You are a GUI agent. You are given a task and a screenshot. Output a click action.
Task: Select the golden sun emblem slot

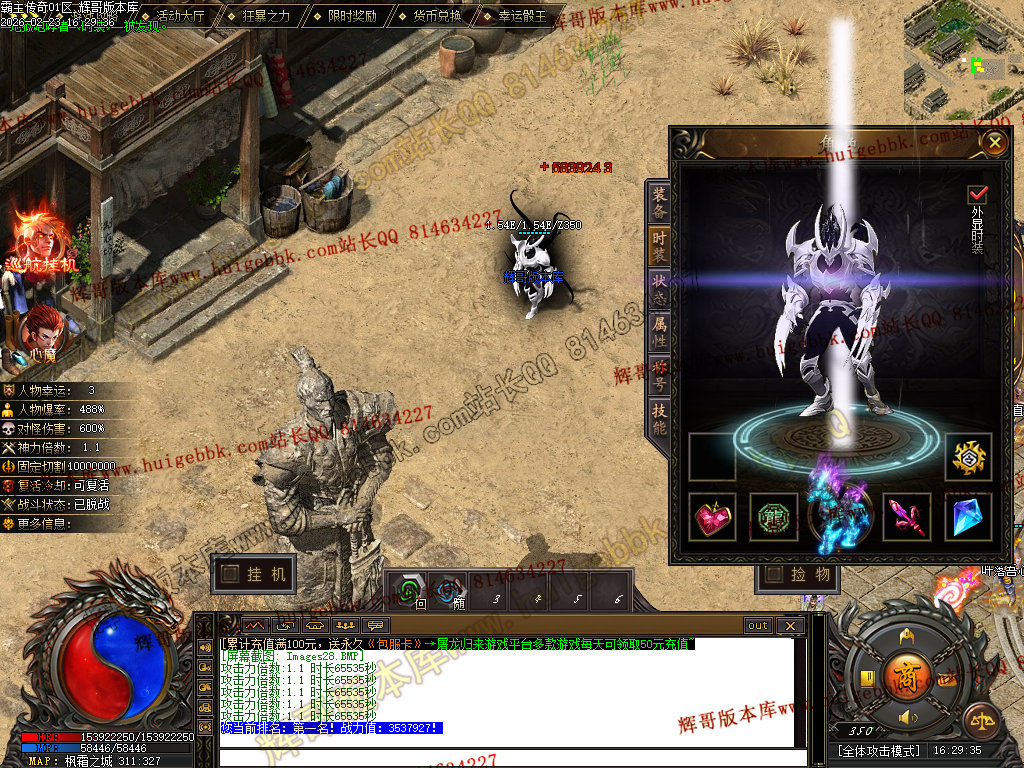pos(968,457)
